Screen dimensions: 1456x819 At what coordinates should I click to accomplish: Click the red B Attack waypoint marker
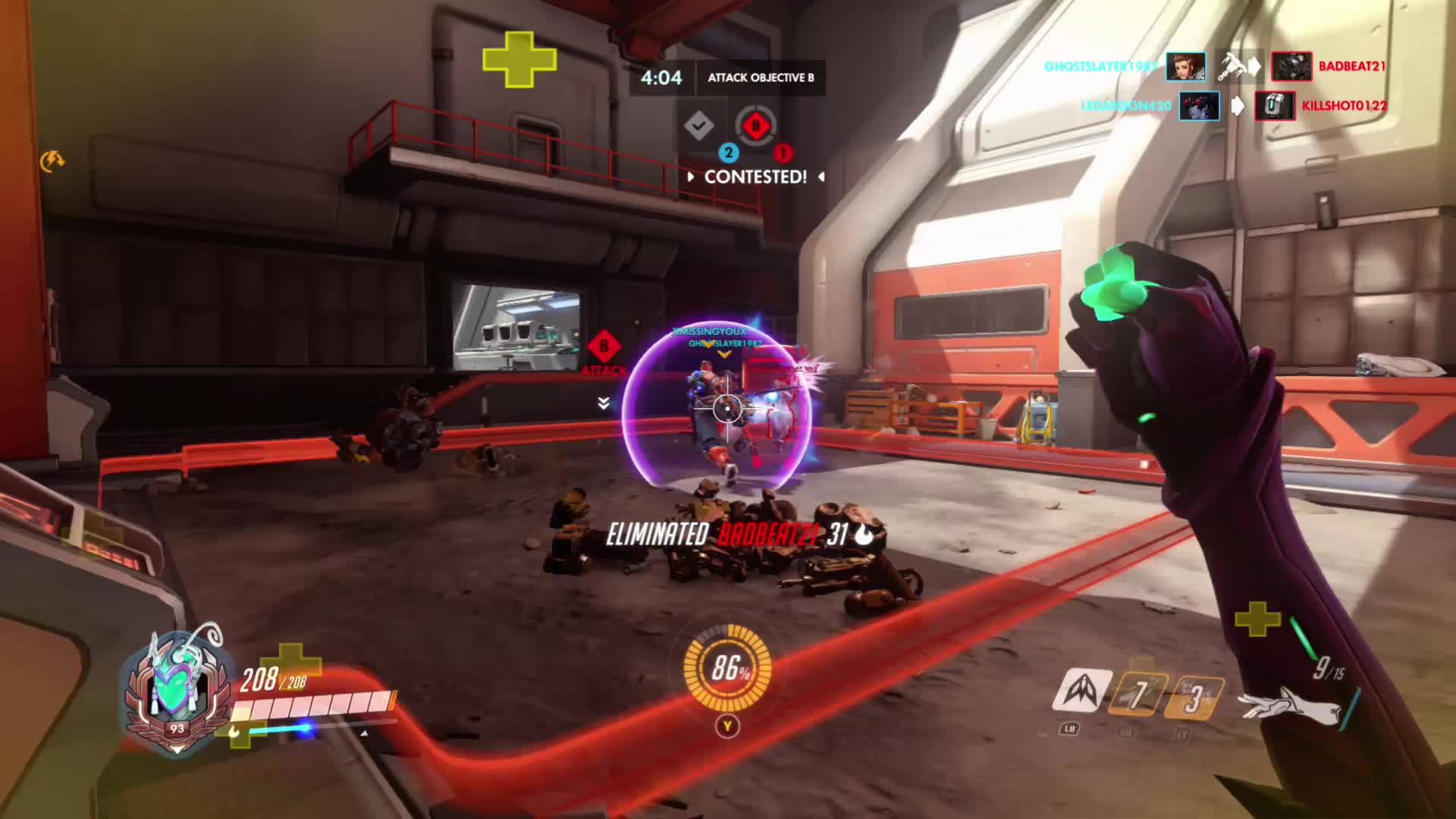tap(604, 347)
